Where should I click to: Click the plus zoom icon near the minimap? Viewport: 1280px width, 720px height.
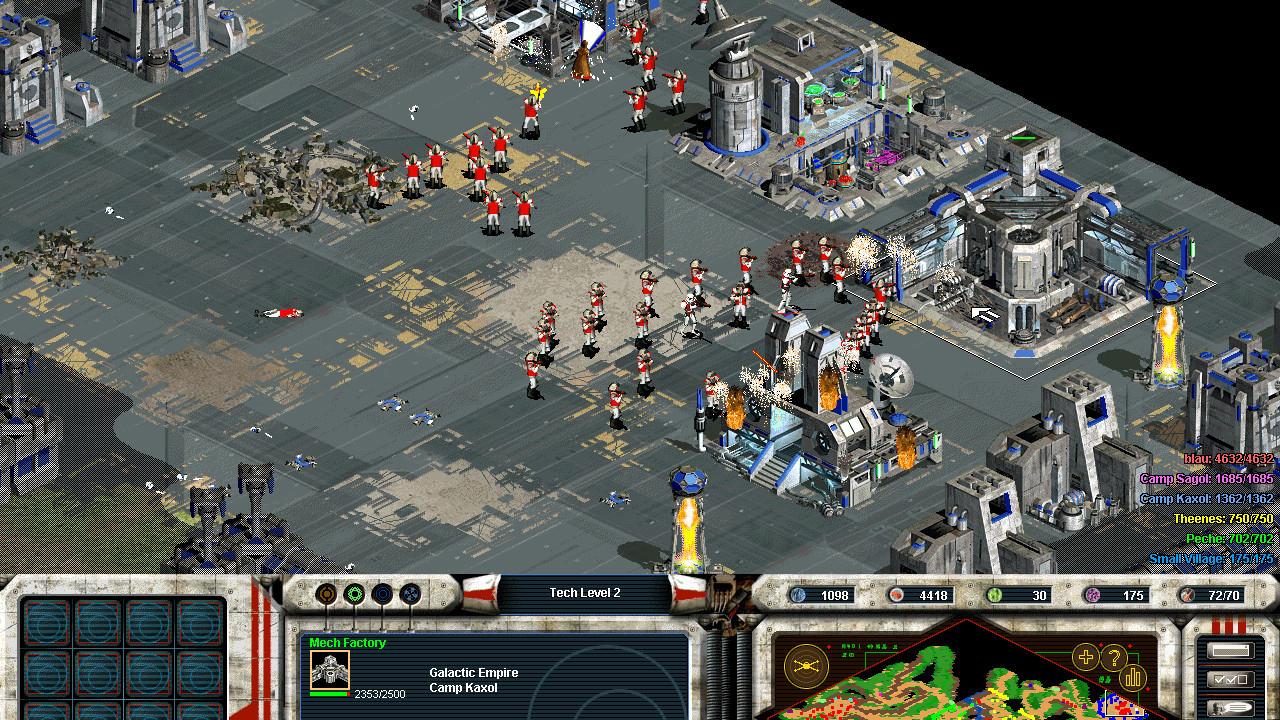tap(1085, 657)
